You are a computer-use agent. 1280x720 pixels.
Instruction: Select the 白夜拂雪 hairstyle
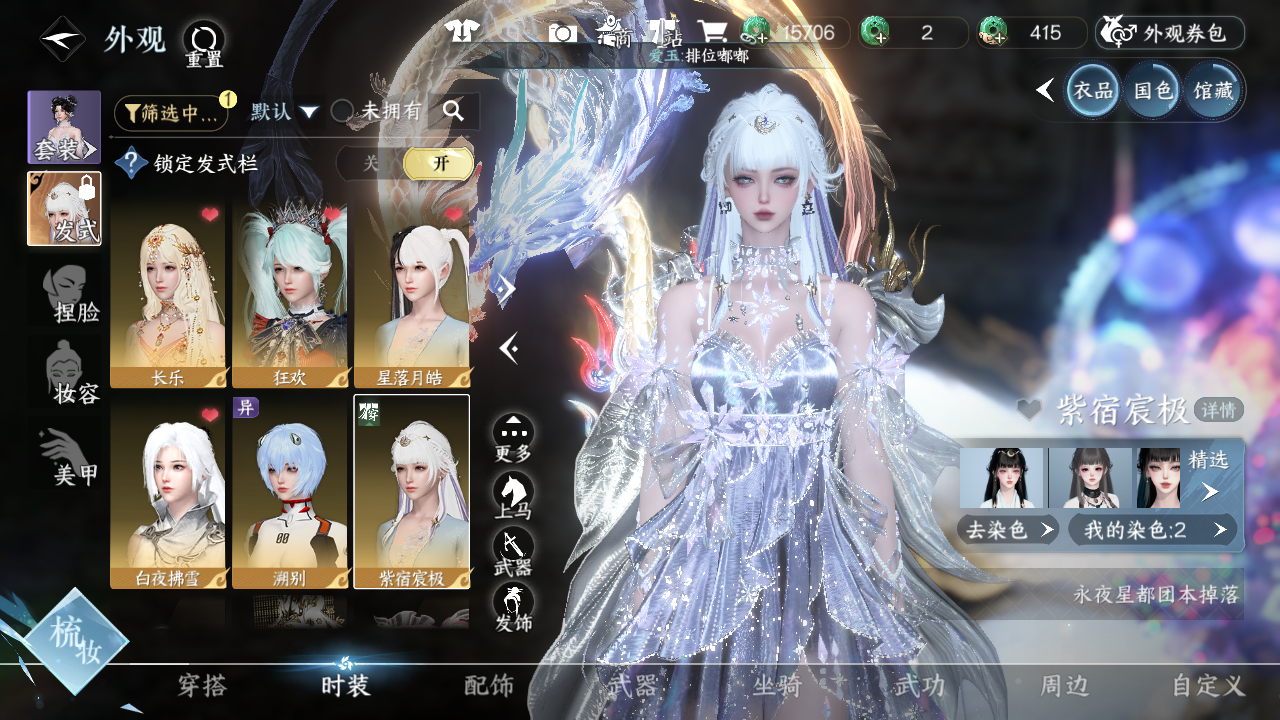(168, 490)
